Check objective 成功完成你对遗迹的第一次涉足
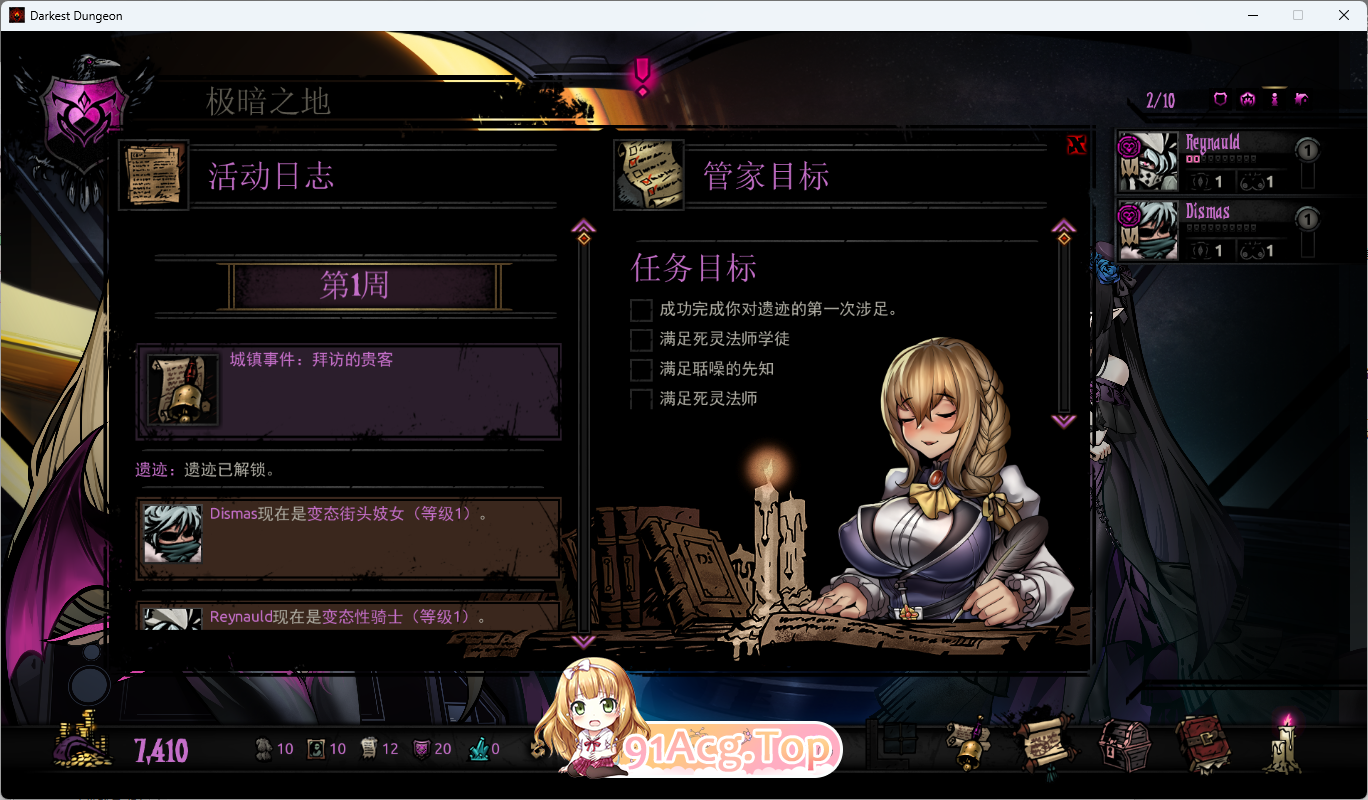Screen dimensions: 1368x800 coord(640,310)
